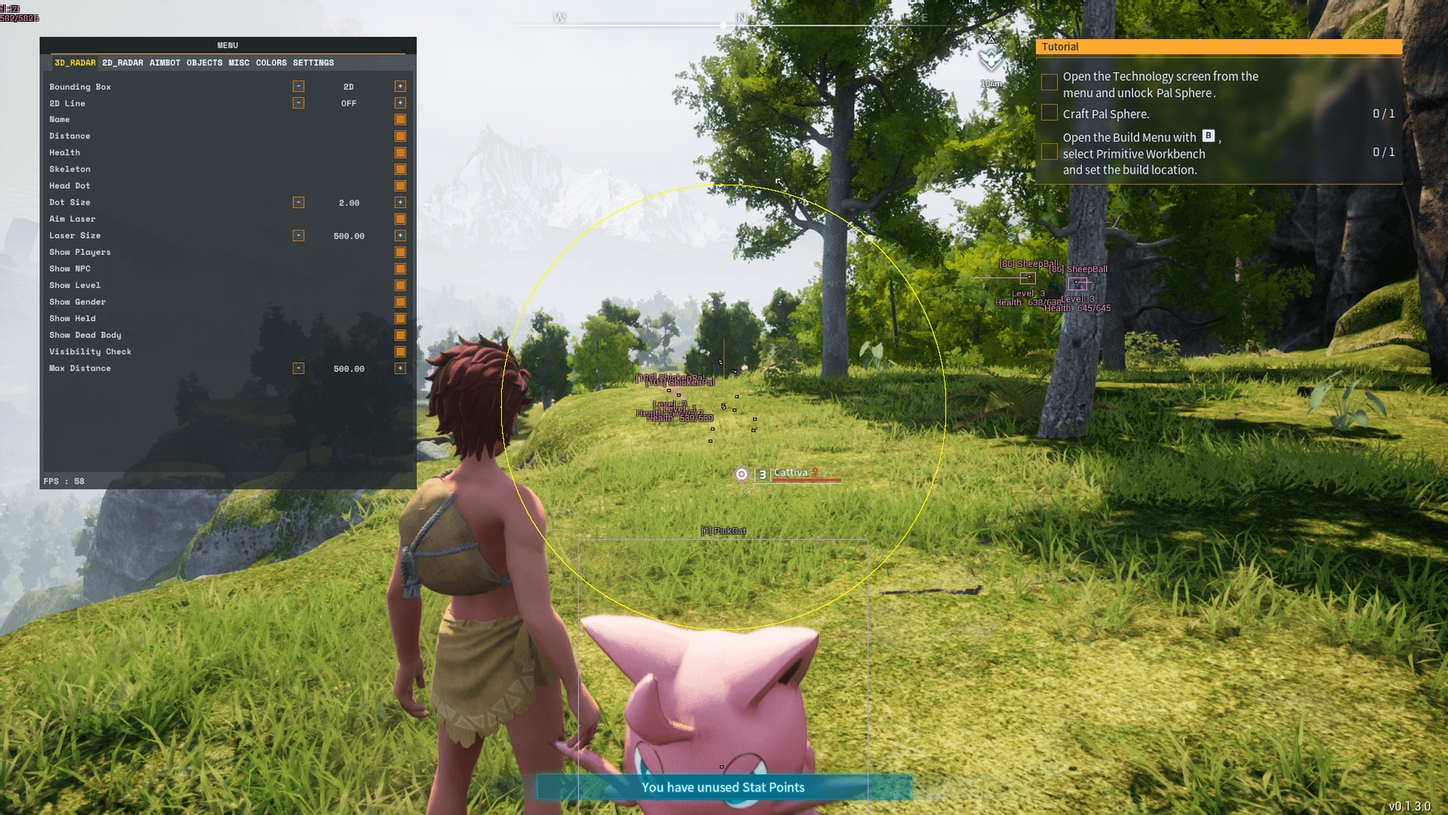The height and width of the screenshot is (815, 1448).
Task: Increase Max Distance using the plus button
Action: 400,368
